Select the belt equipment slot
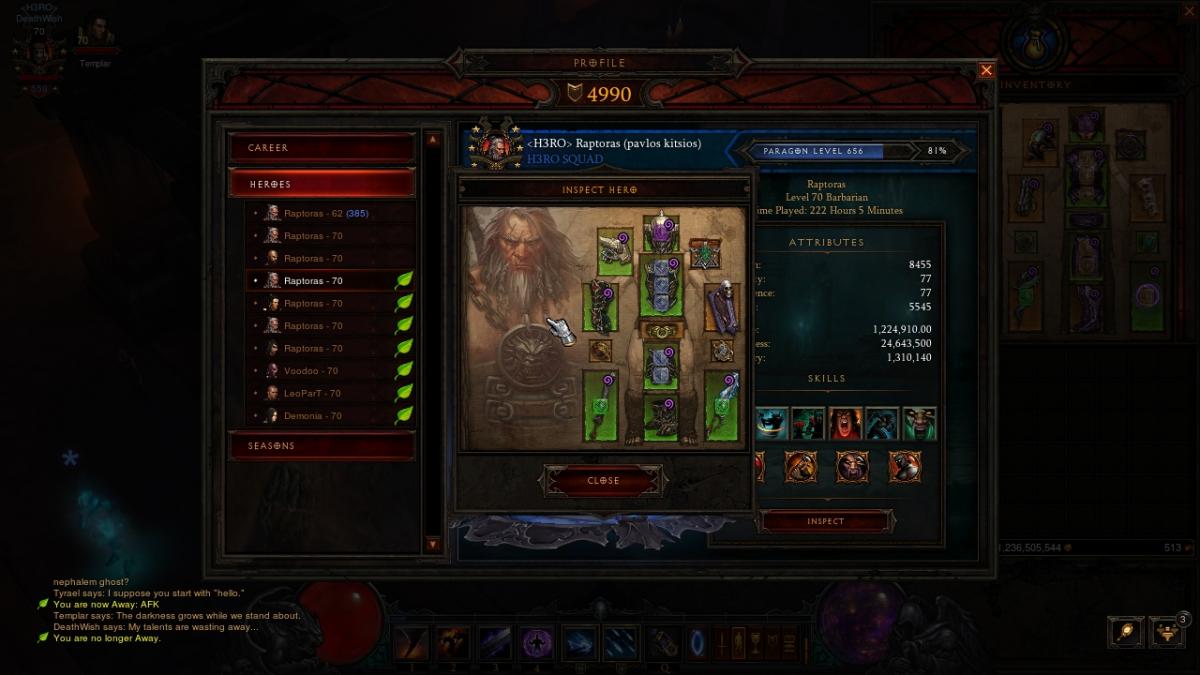 pyautogui.click(x=660, y=331)
